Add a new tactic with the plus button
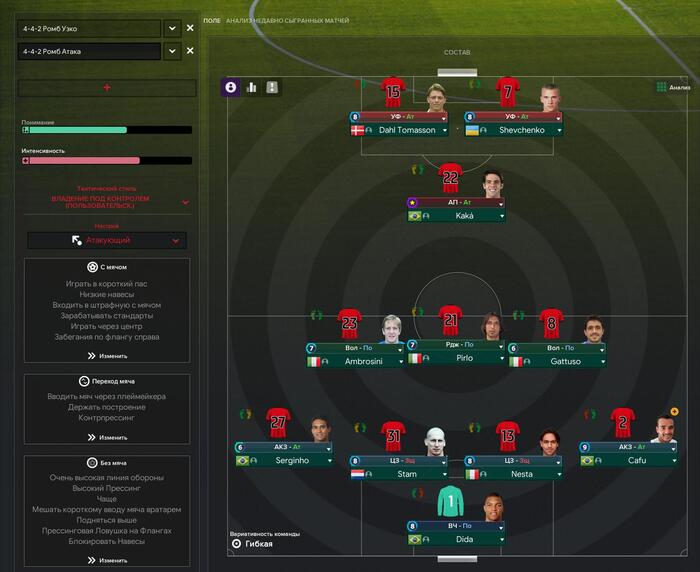The image size is (700, 572). pyautogui.click(x=106, y=88)
